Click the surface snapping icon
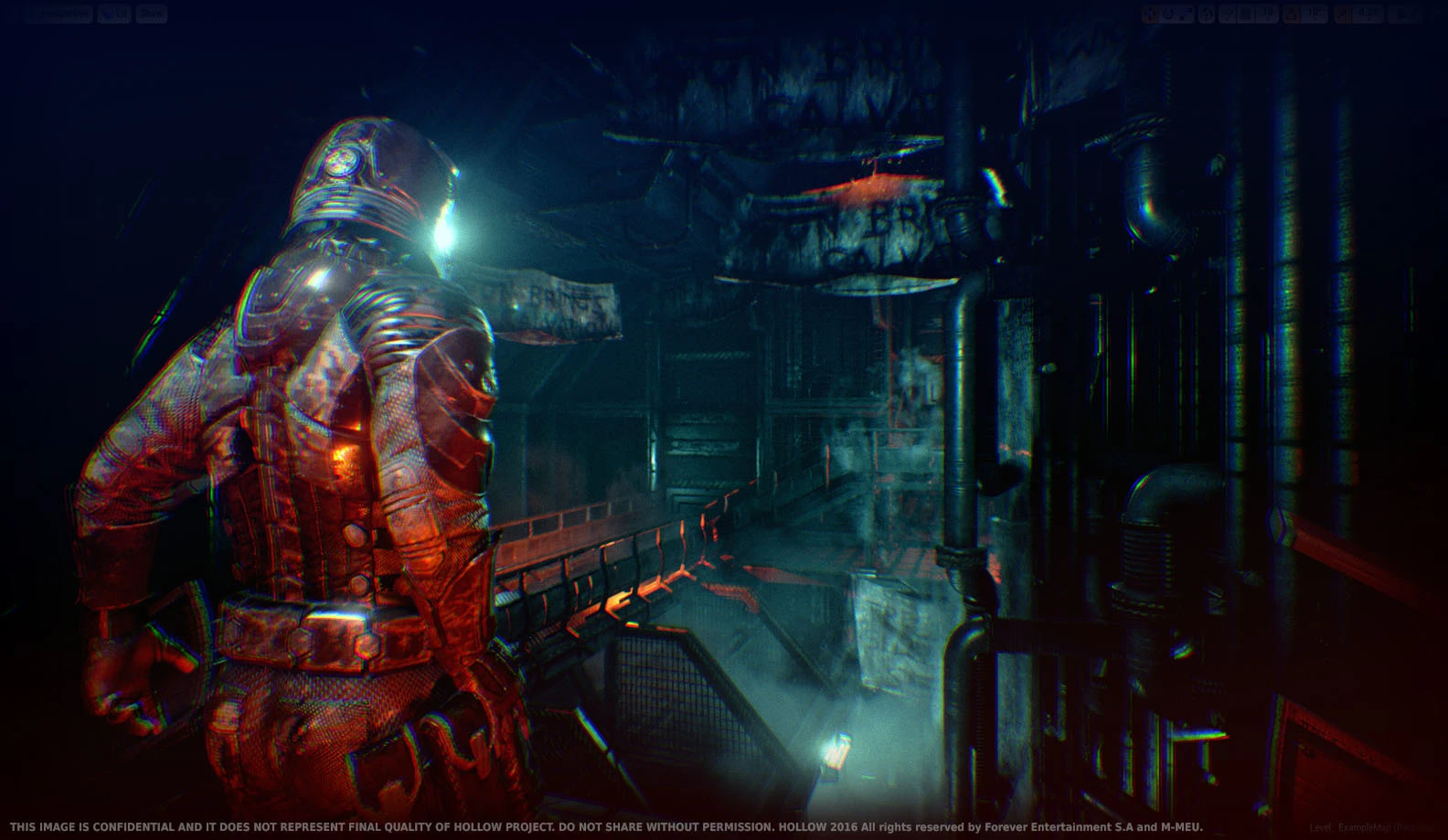Image resolution: width=1448 pixels, height=840 pixels. pos(1228,12)
